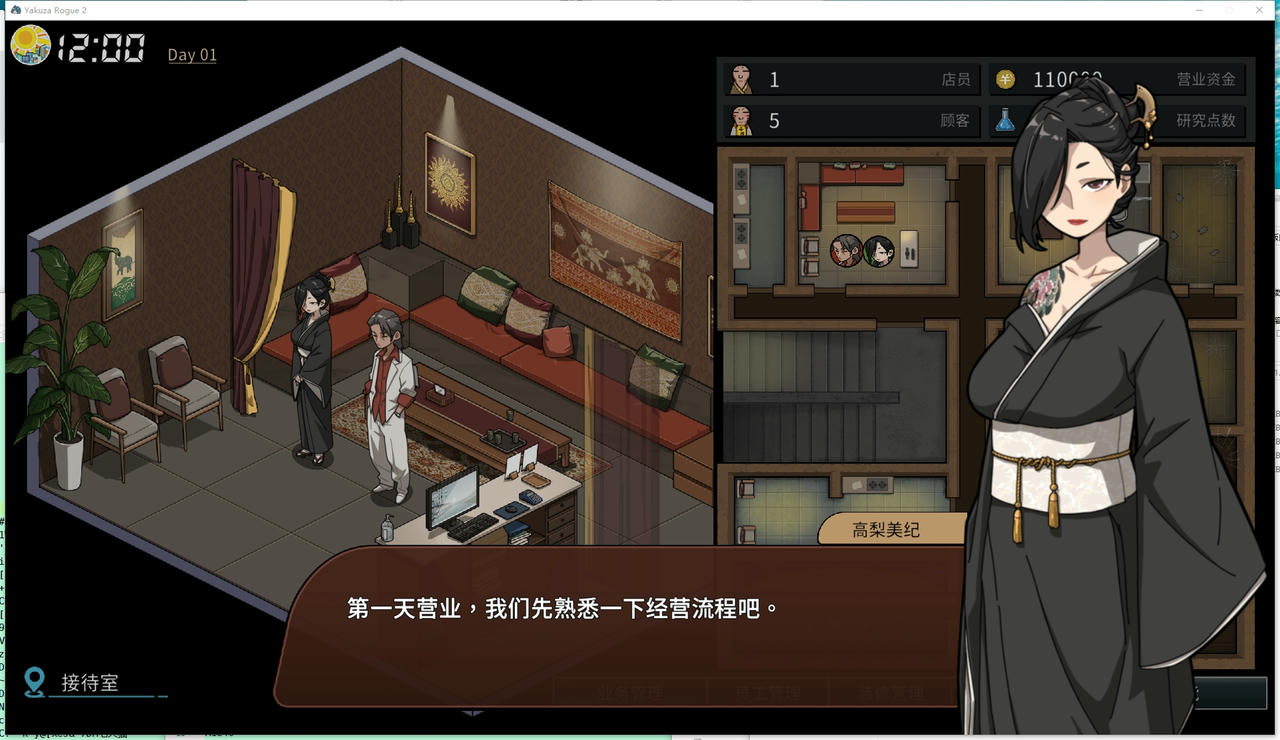This screenshot has height=740, width=1280.
Task: Click the location pin beside 接待室
Action: (36, 683)
